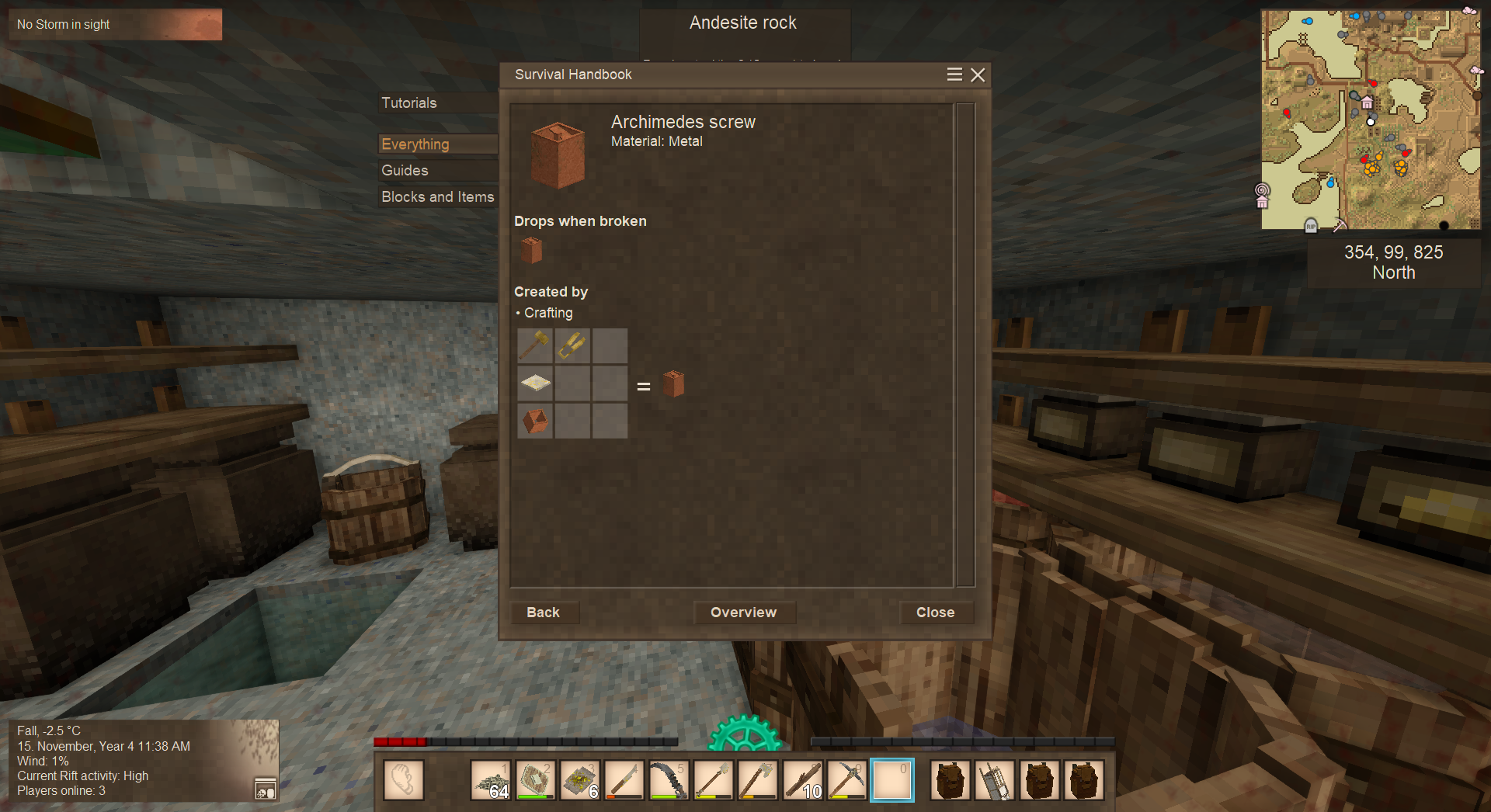
Task: Inspect the item under Drops when broken
Action: (531, 250)
